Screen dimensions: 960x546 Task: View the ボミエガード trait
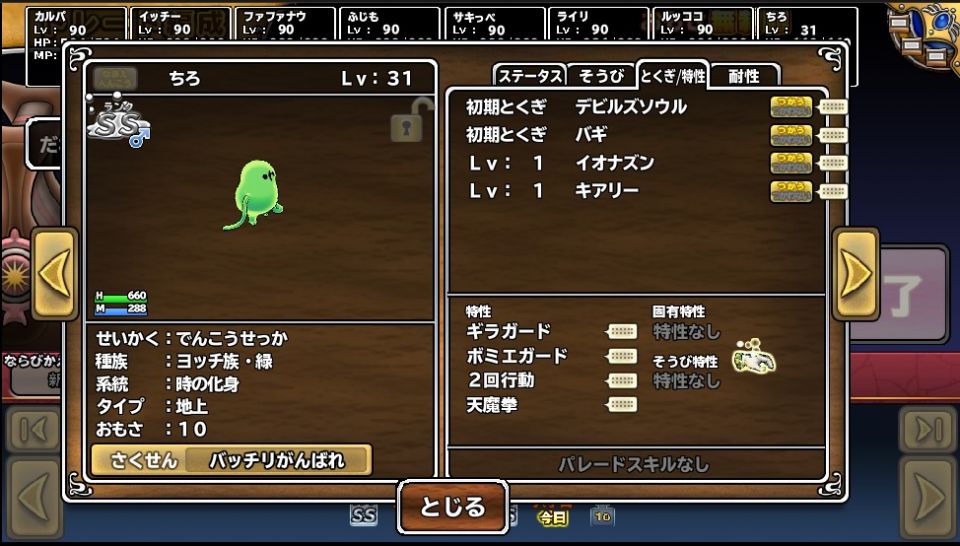[517, 356]
